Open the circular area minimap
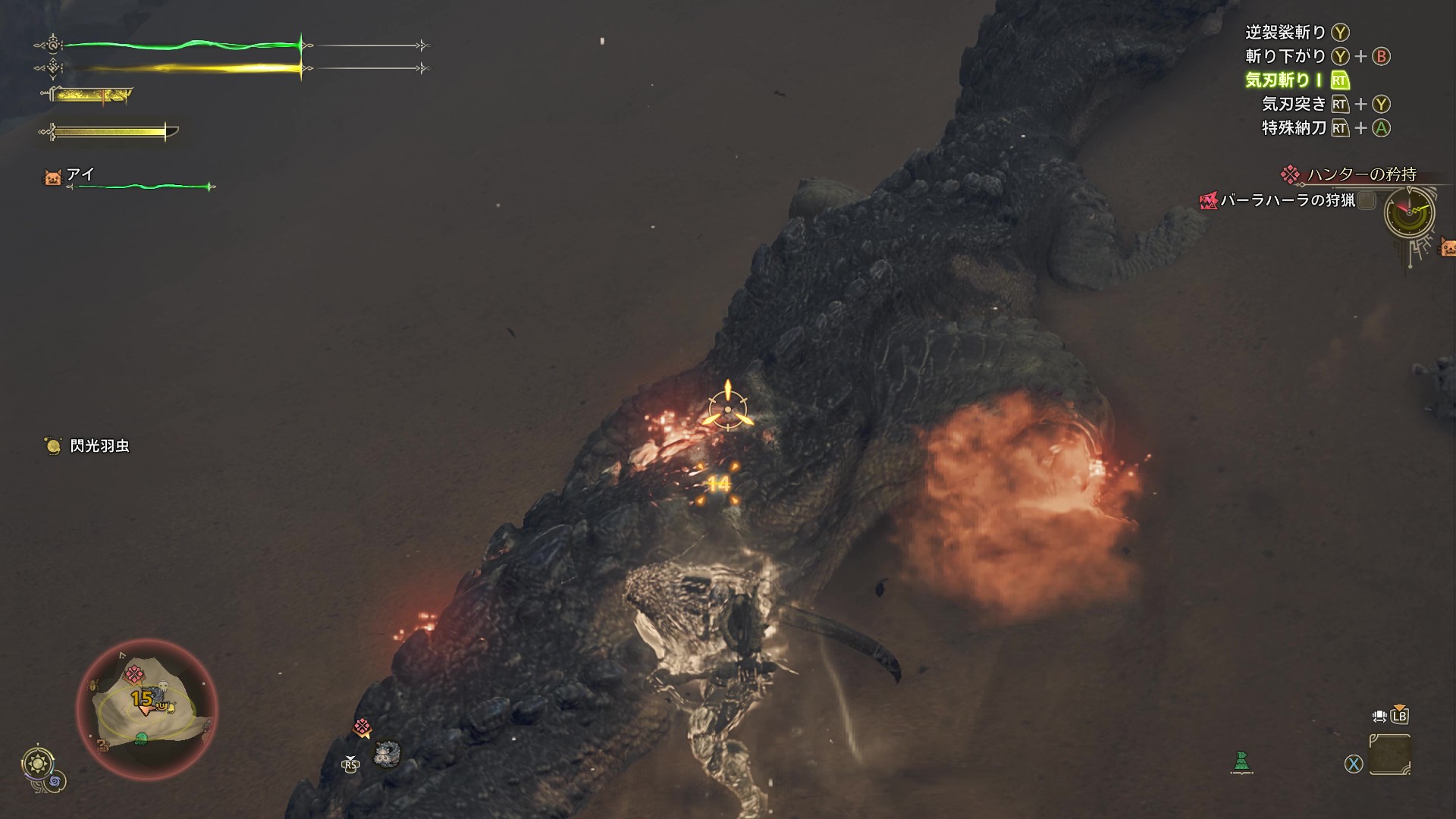The height and width of the screenshot is (819, 1456). pyautogui.click(x=147, y=709)
